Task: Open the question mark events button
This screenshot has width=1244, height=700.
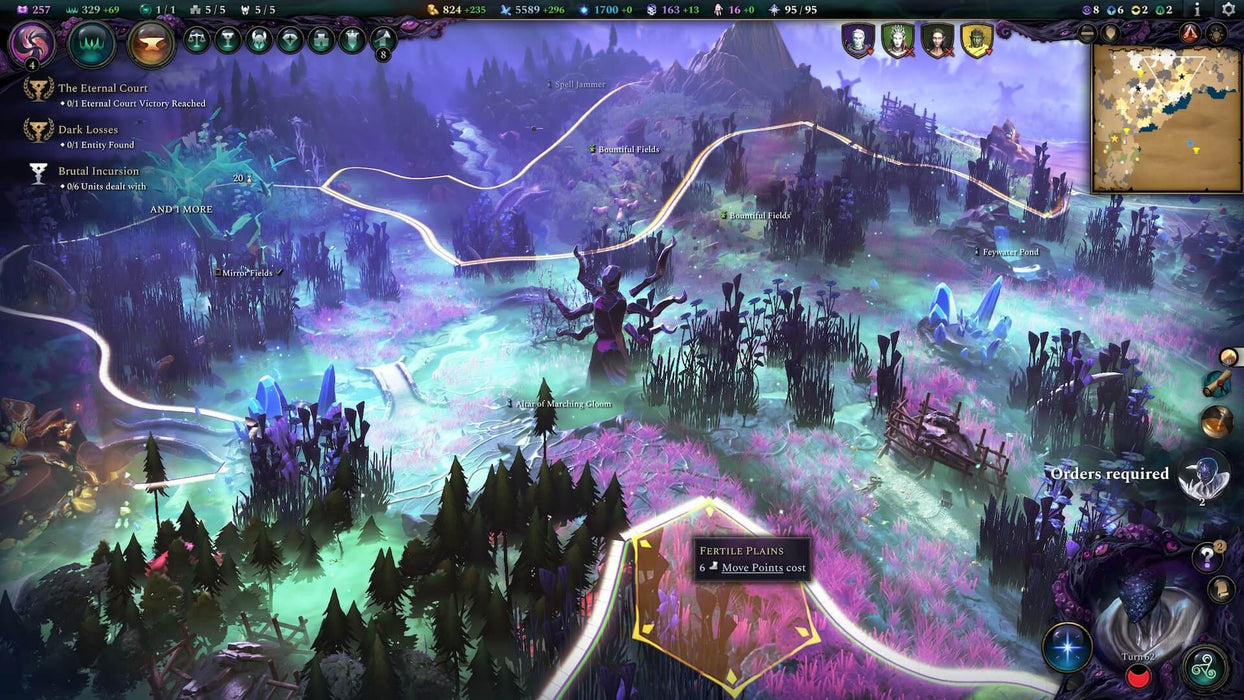Action: 1207,558
